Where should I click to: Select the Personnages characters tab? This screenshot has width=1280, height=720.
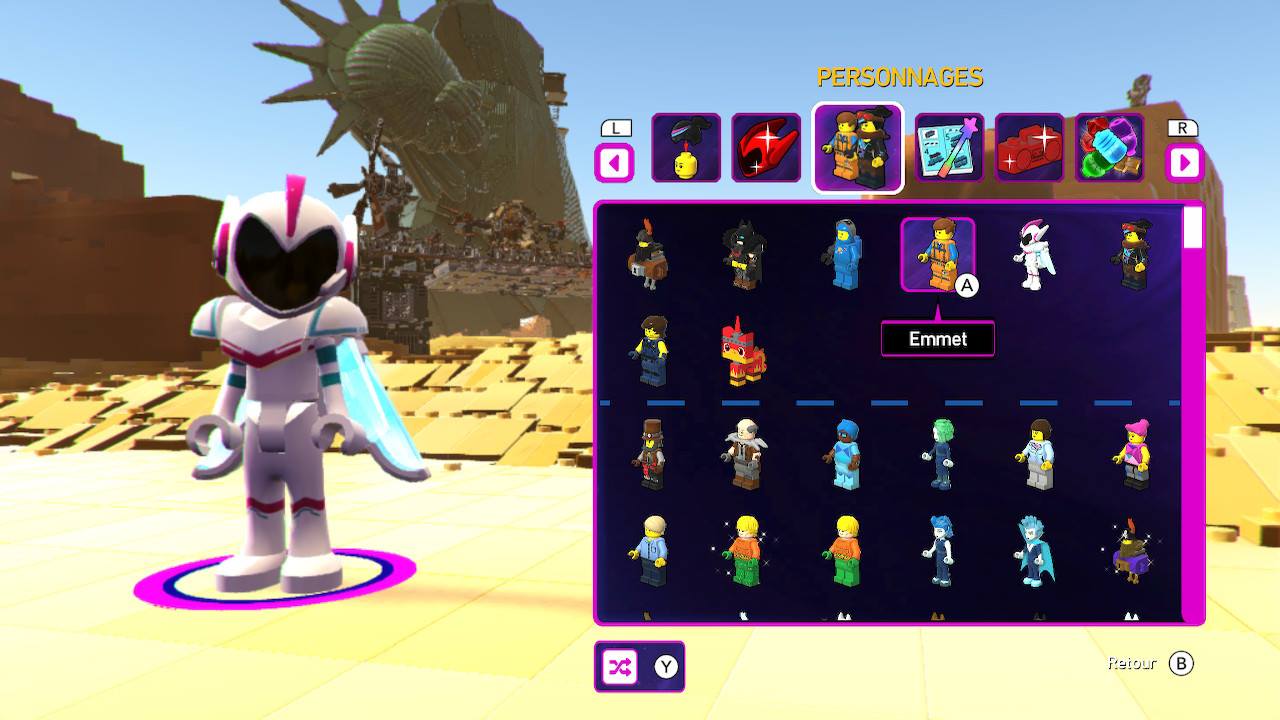click(x=858, y=148)
